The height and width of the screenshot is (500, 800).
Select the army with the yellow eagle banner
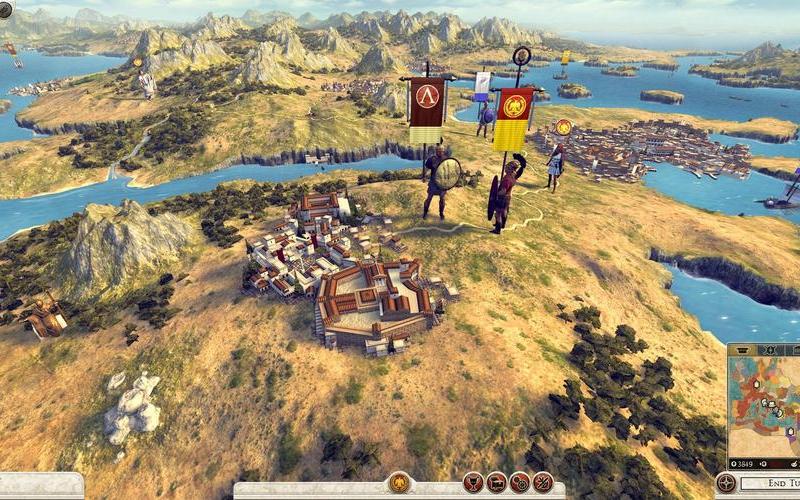coord(514,118)
